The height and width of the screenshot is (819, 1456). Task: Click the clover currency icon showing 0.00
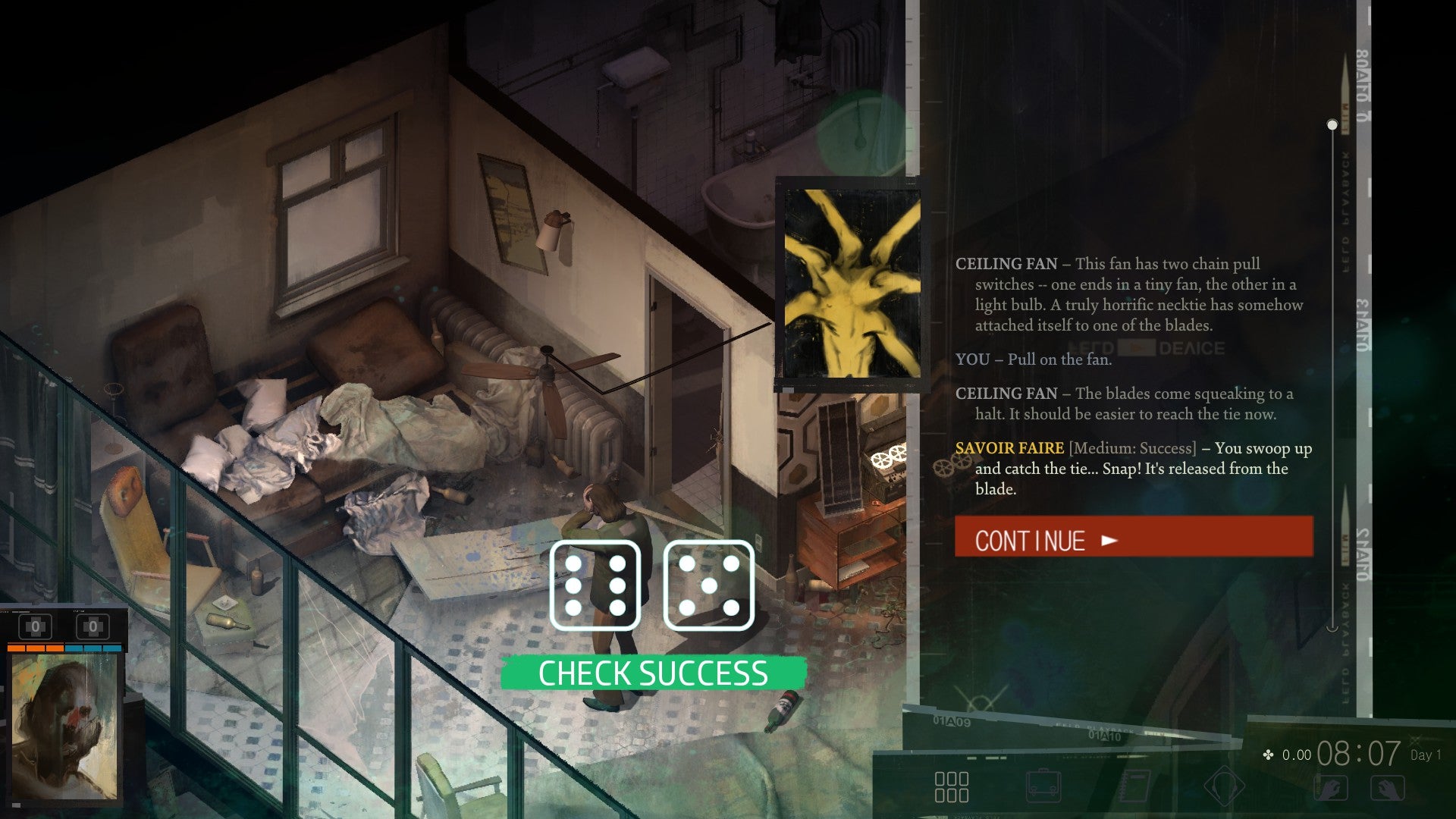coord(1267,755)
